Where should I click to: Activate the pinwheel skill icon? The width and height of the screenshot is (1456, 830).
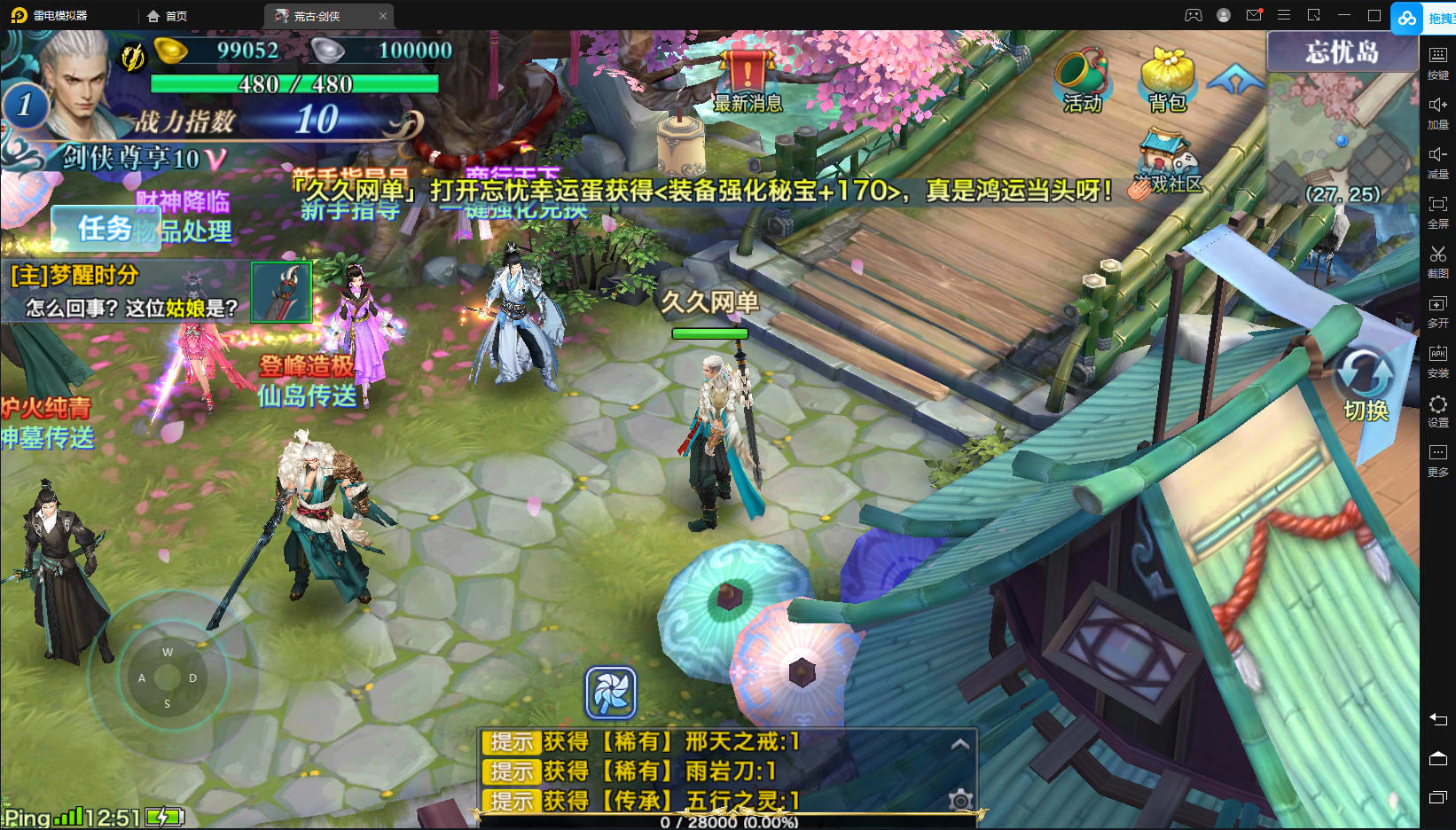click(611, 693)
